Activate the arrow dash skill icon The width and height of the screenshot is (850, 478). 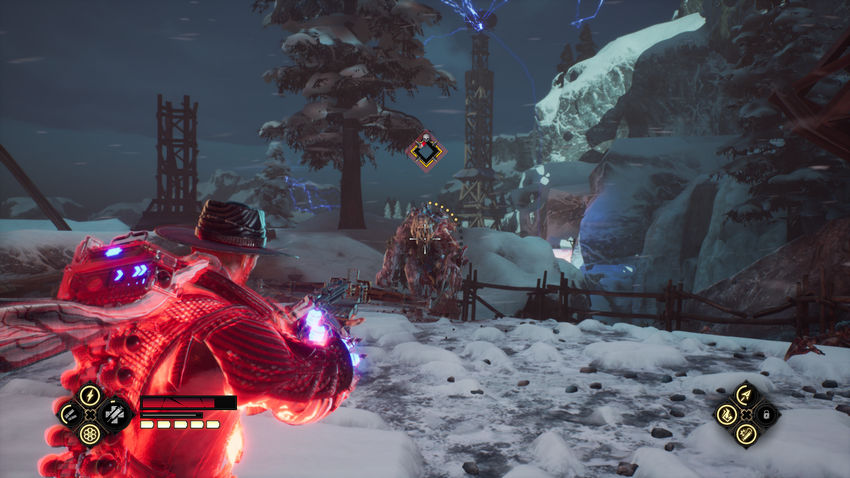744,394
